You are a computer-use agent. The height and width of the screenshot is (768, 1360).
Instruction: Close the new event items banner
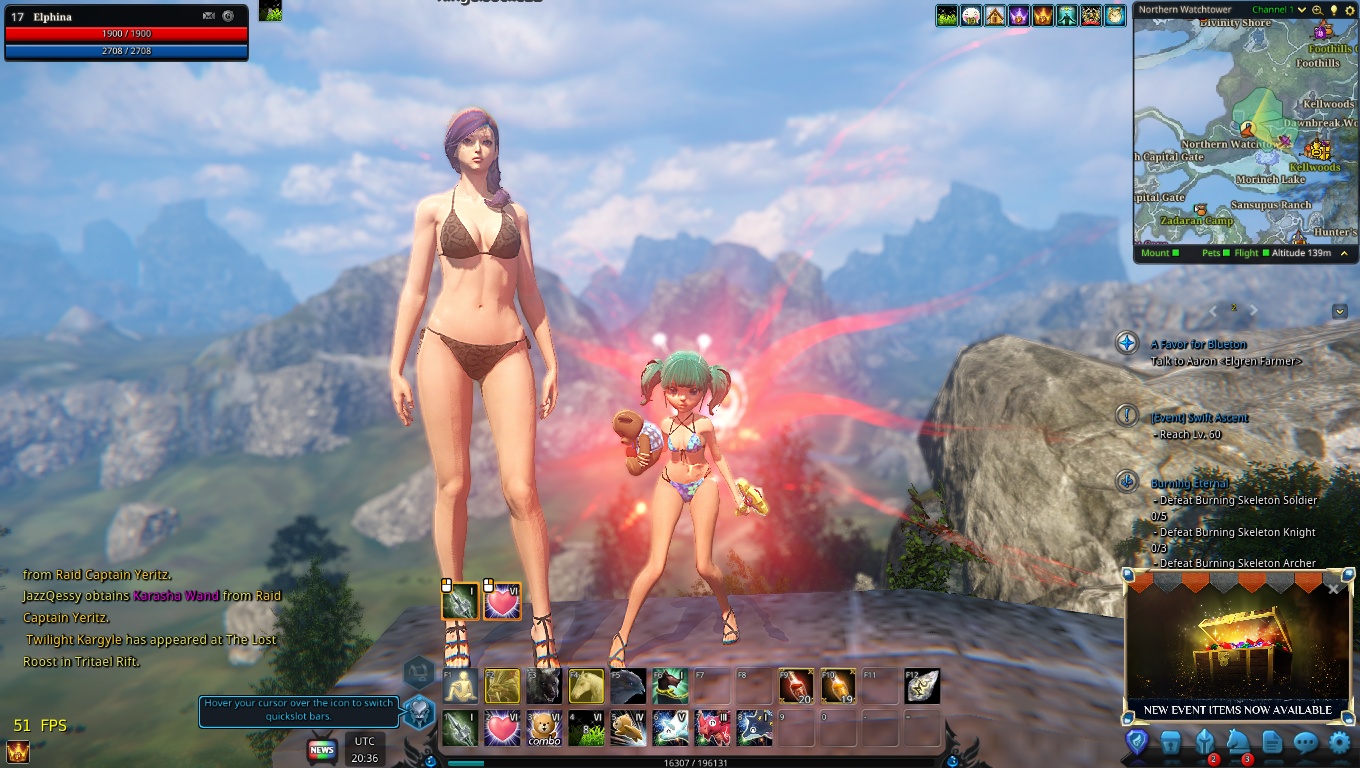pos(1333,589)
